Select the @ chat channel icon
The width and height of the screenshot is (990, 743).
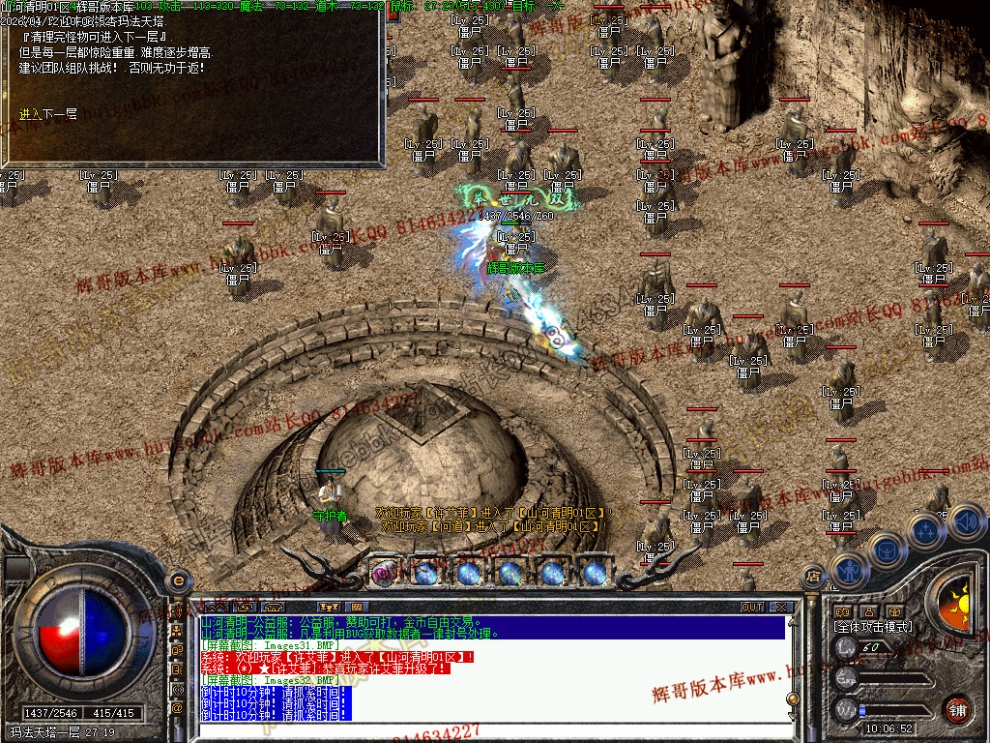[x=178, y=708]
